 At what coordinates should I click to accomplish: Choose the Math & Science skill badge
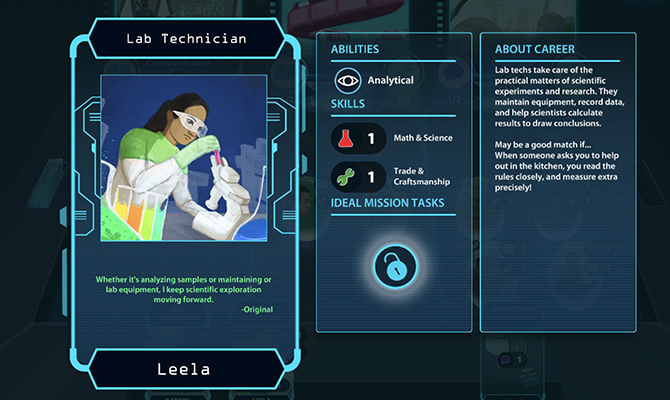[358, 138]
